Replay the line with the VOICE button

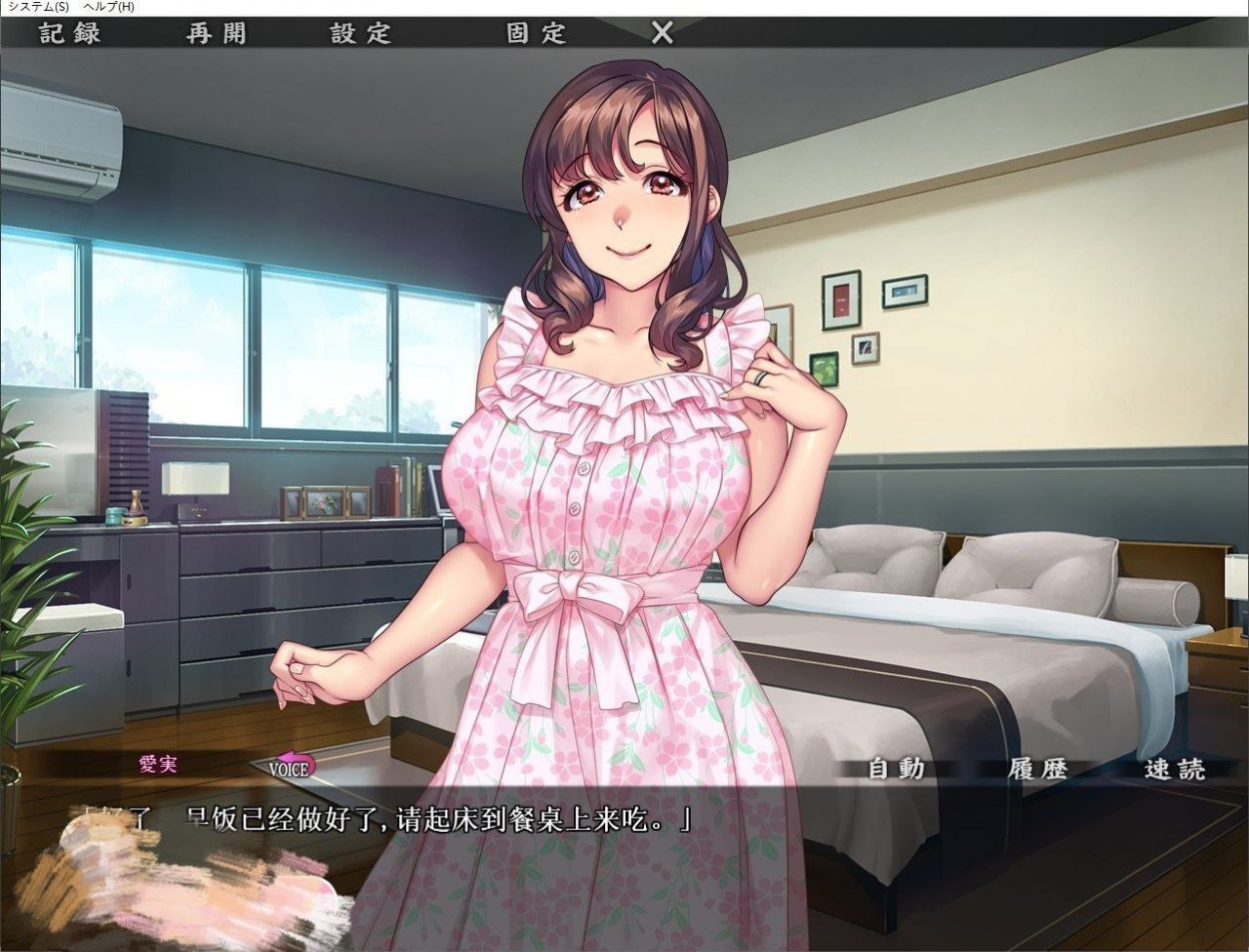click(292, 766)
